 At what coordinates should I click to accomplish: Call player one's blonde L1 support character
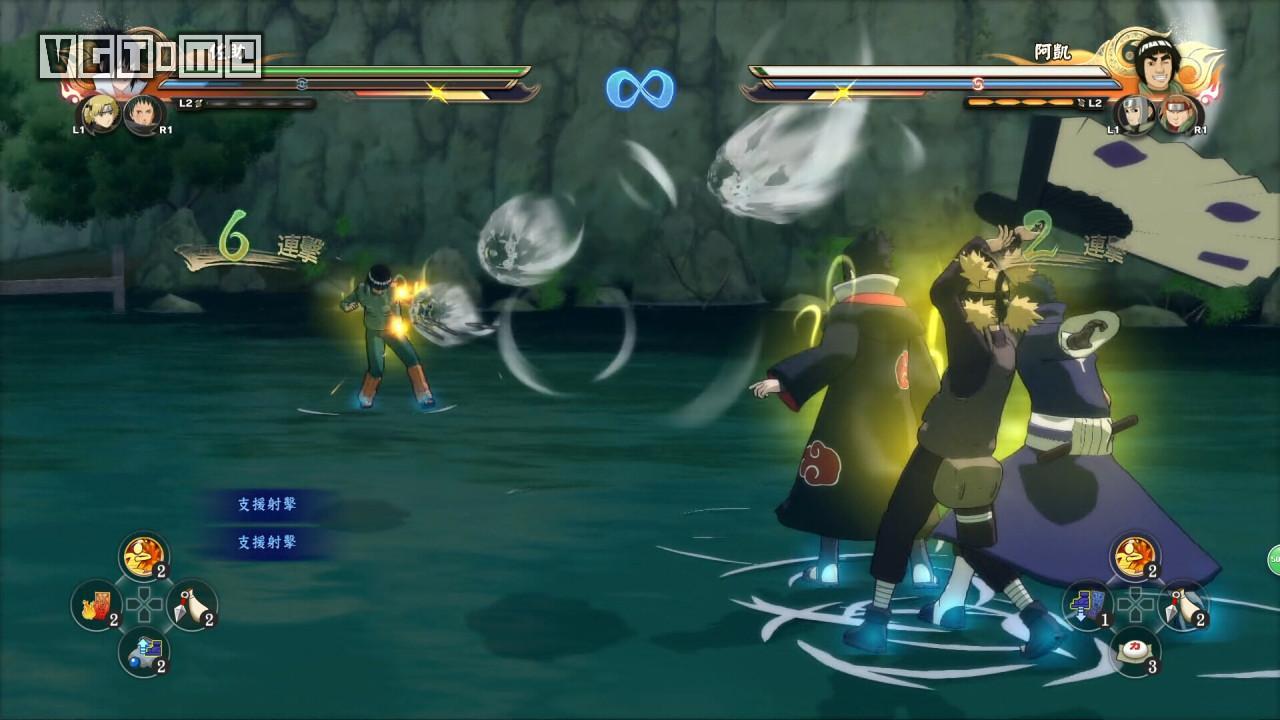(x=100, y=114)
